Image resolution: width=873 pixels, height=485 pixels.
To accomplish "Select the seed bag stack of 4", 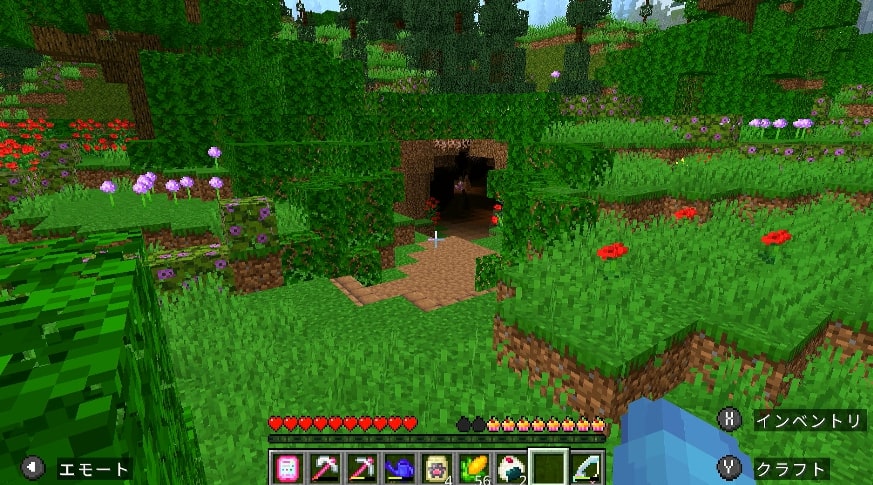I will click(x=436, y=468).
